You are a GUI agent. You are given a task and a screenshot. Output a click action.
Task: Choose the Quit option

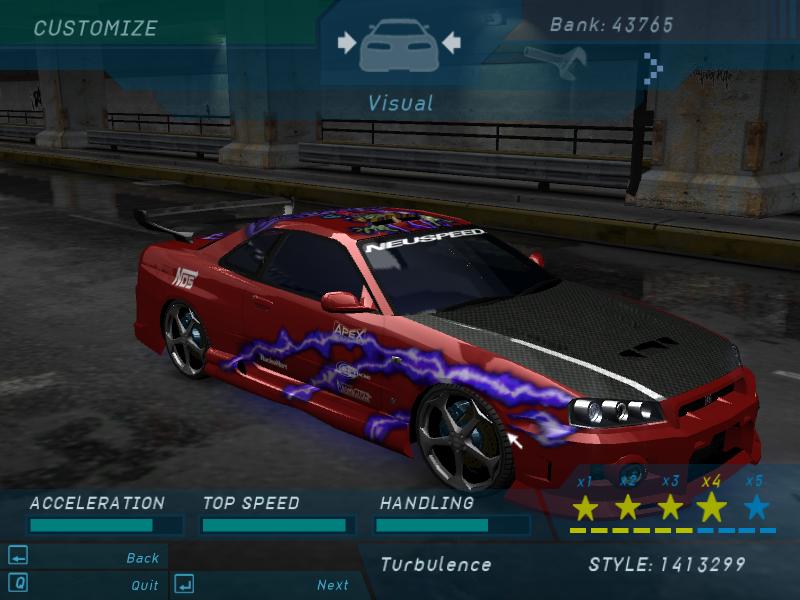(x=144, y=585)
